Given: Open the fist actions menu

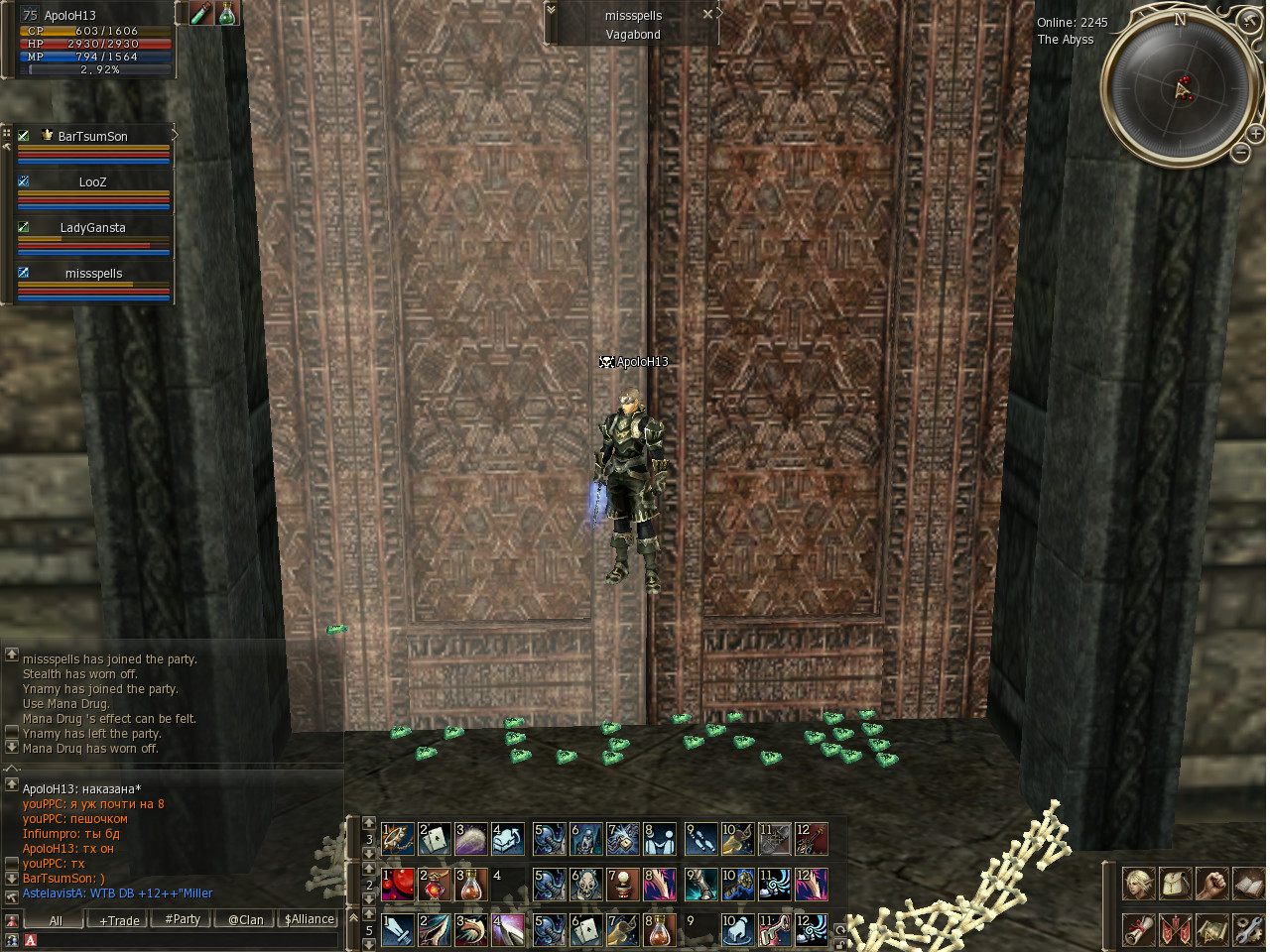Looking at the screenshot, I should tap(1211, 883).
